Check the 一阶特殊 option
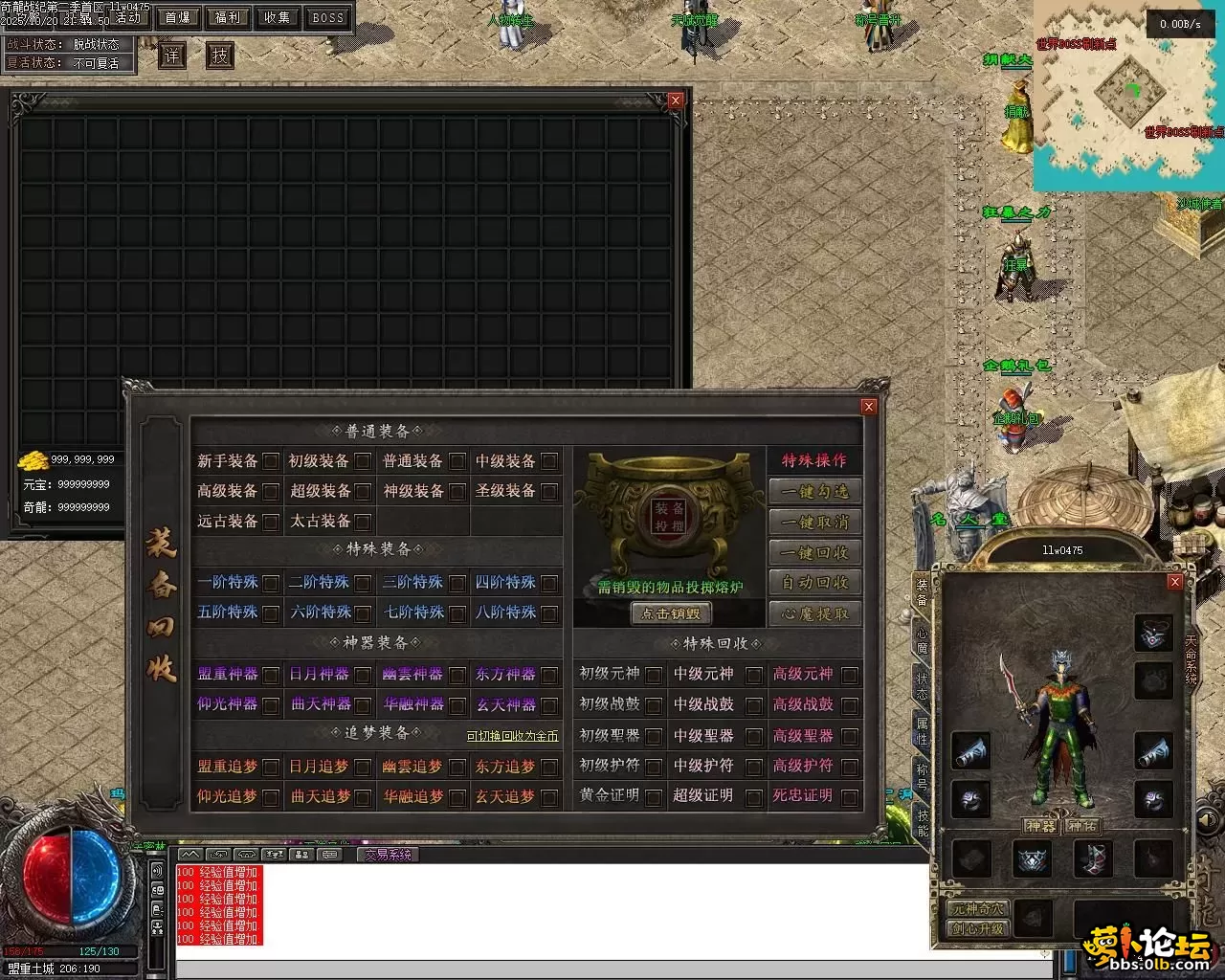The image size is (1225, 980). point(271,583)
